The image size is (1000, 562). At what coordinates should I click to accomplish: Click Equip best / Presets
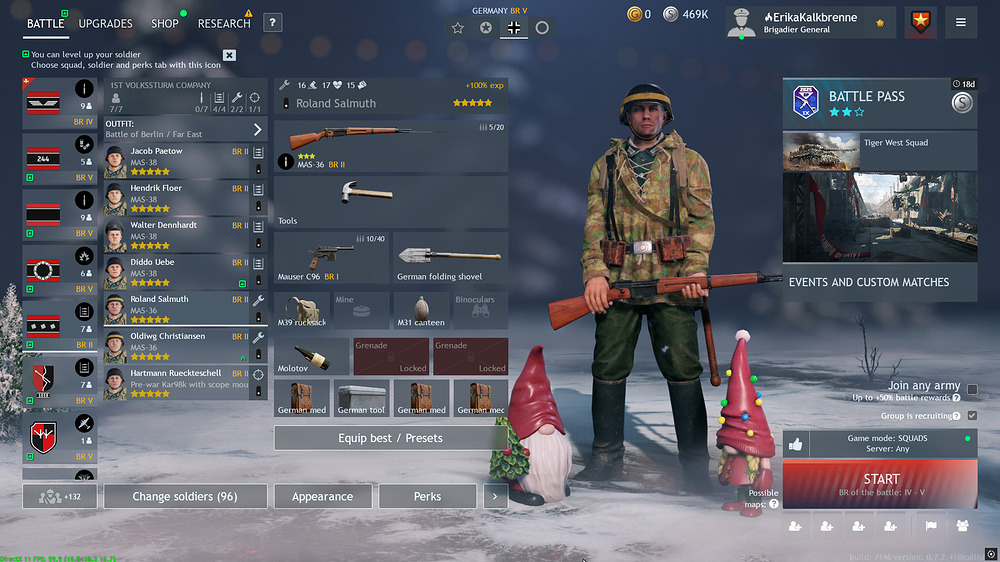click(390, 438)
